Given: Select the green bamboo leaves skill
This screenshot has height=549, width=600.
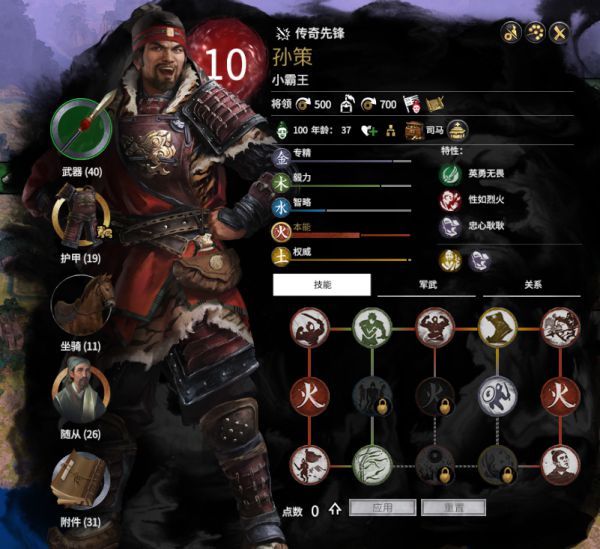Looking at the screenshot, I should pyautogui.click(x=371, y=463).
